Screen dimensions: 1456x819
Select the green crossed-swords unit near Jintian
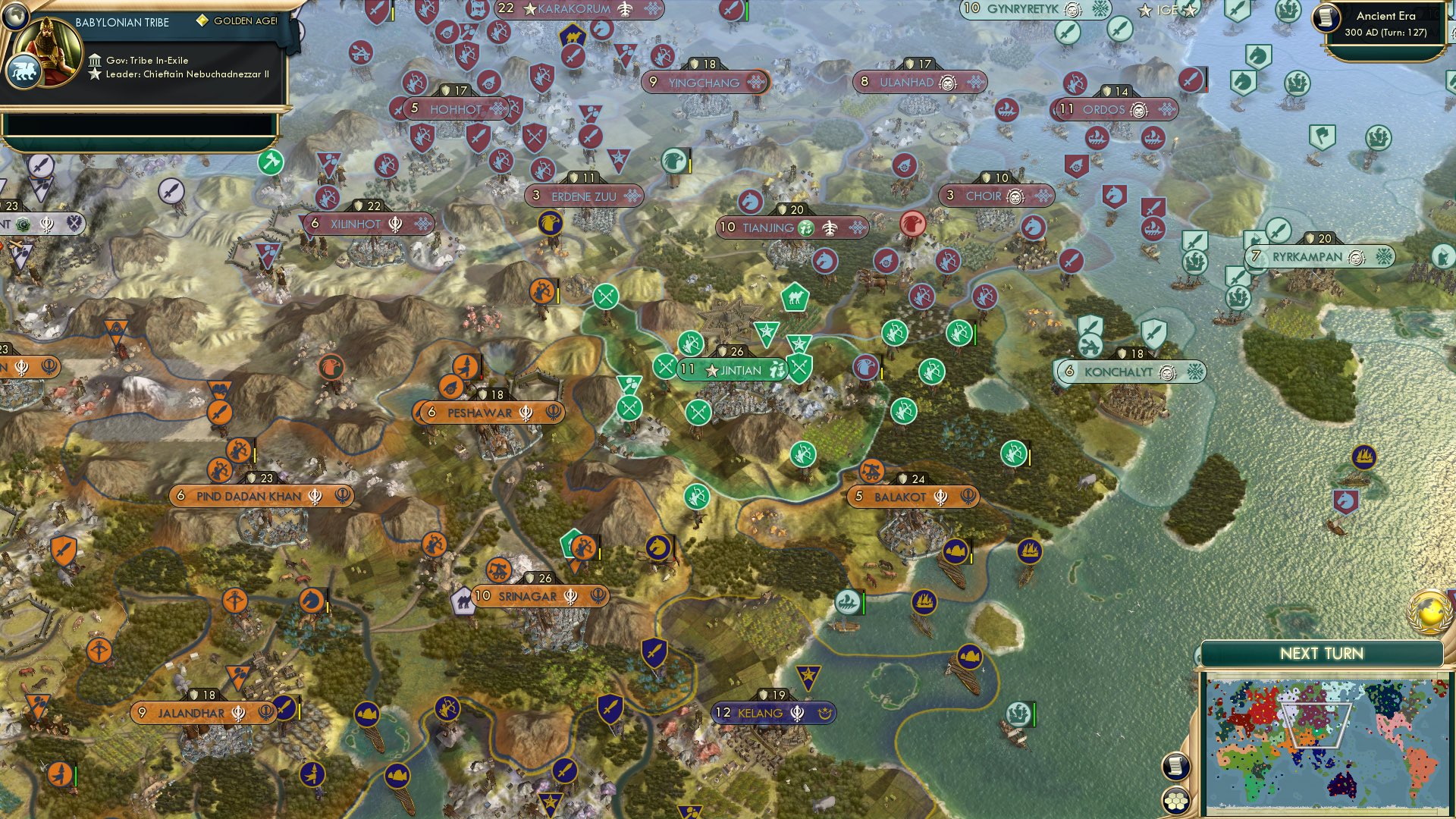pos(664,366)
